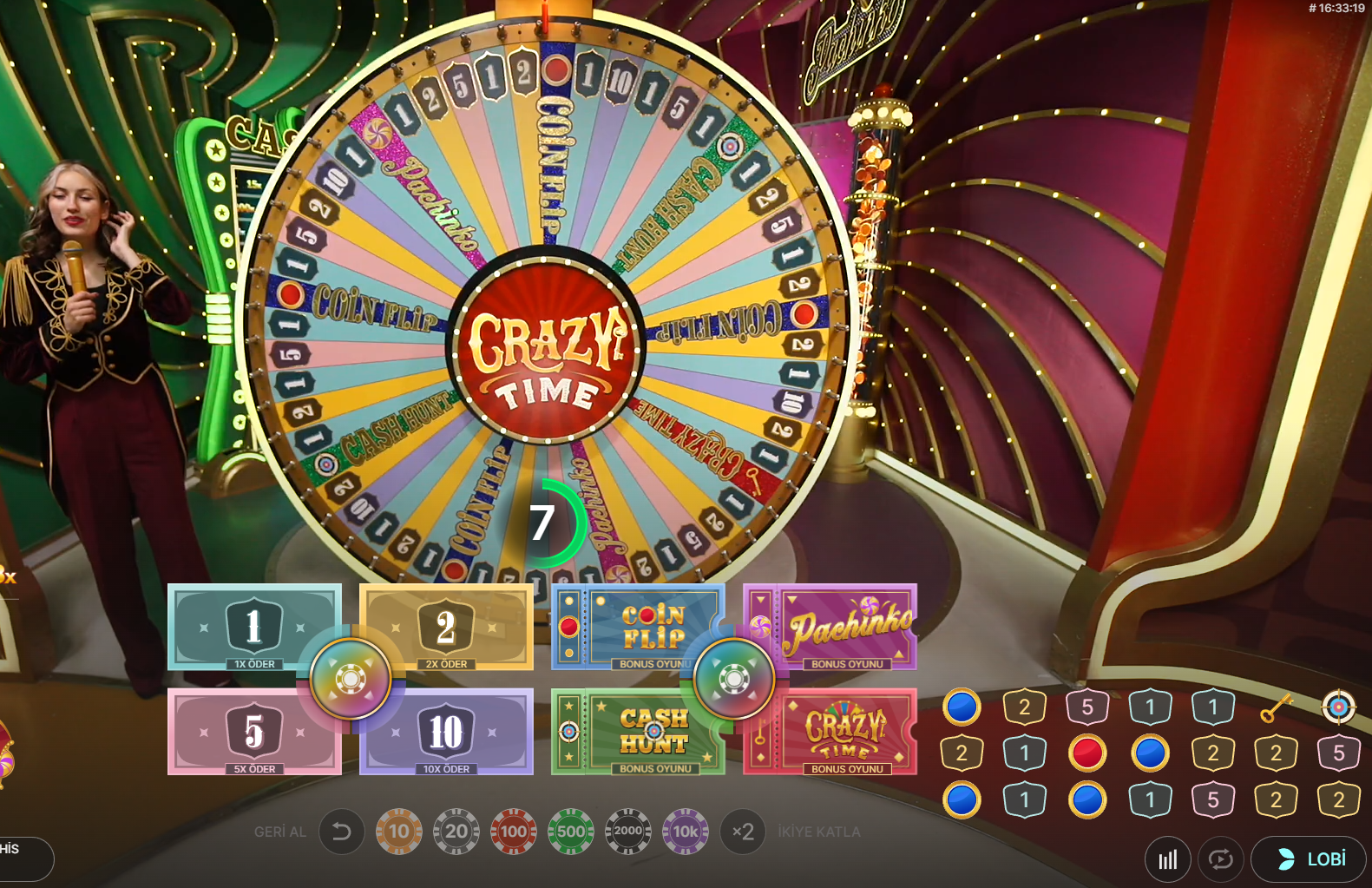
Task: Select the black 2000 betting chip
Action: [x=628, y=831]
